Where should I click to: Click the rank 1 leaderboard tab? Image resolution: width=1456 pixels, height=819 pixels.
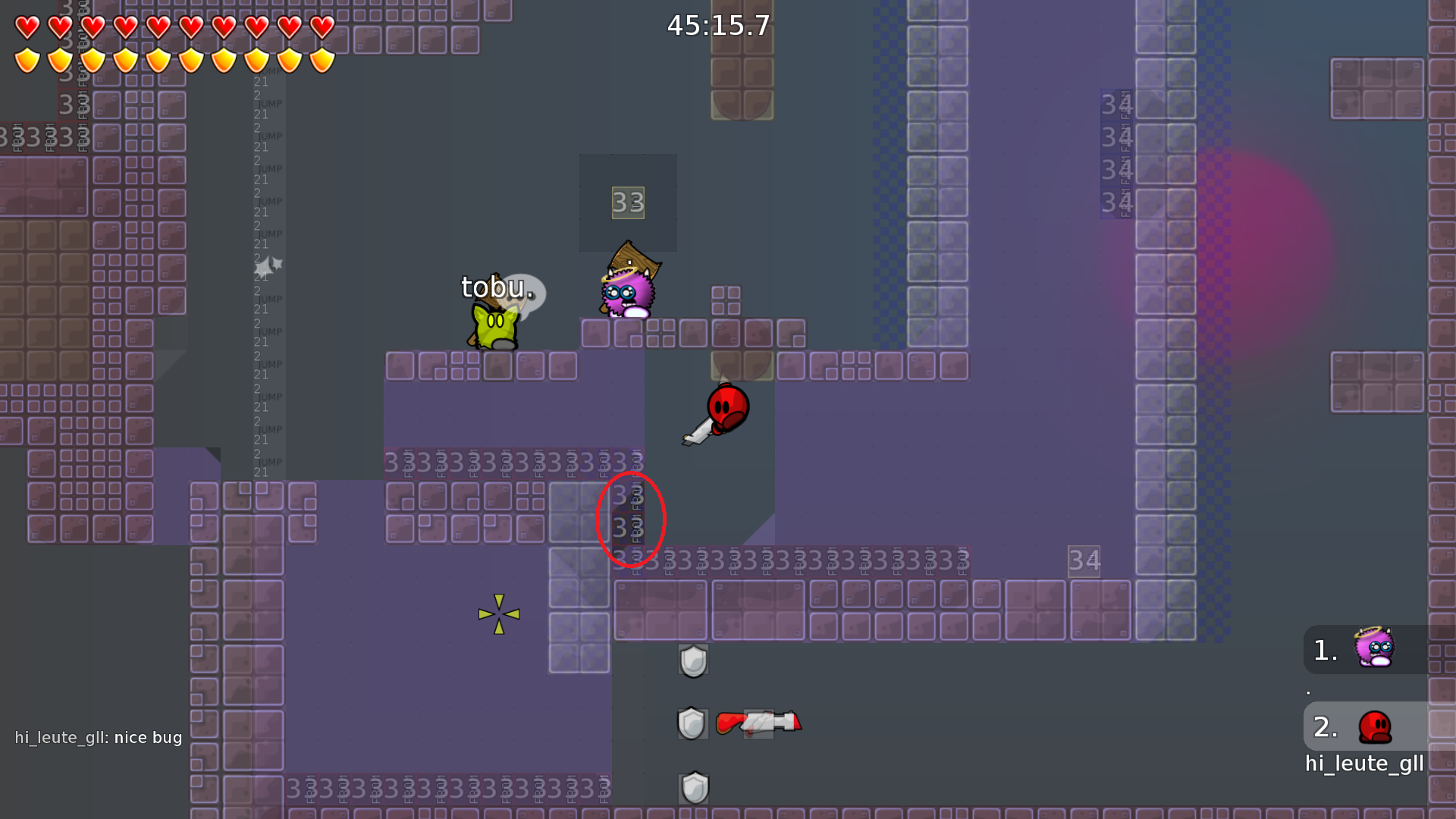[x=1325, y=648]
